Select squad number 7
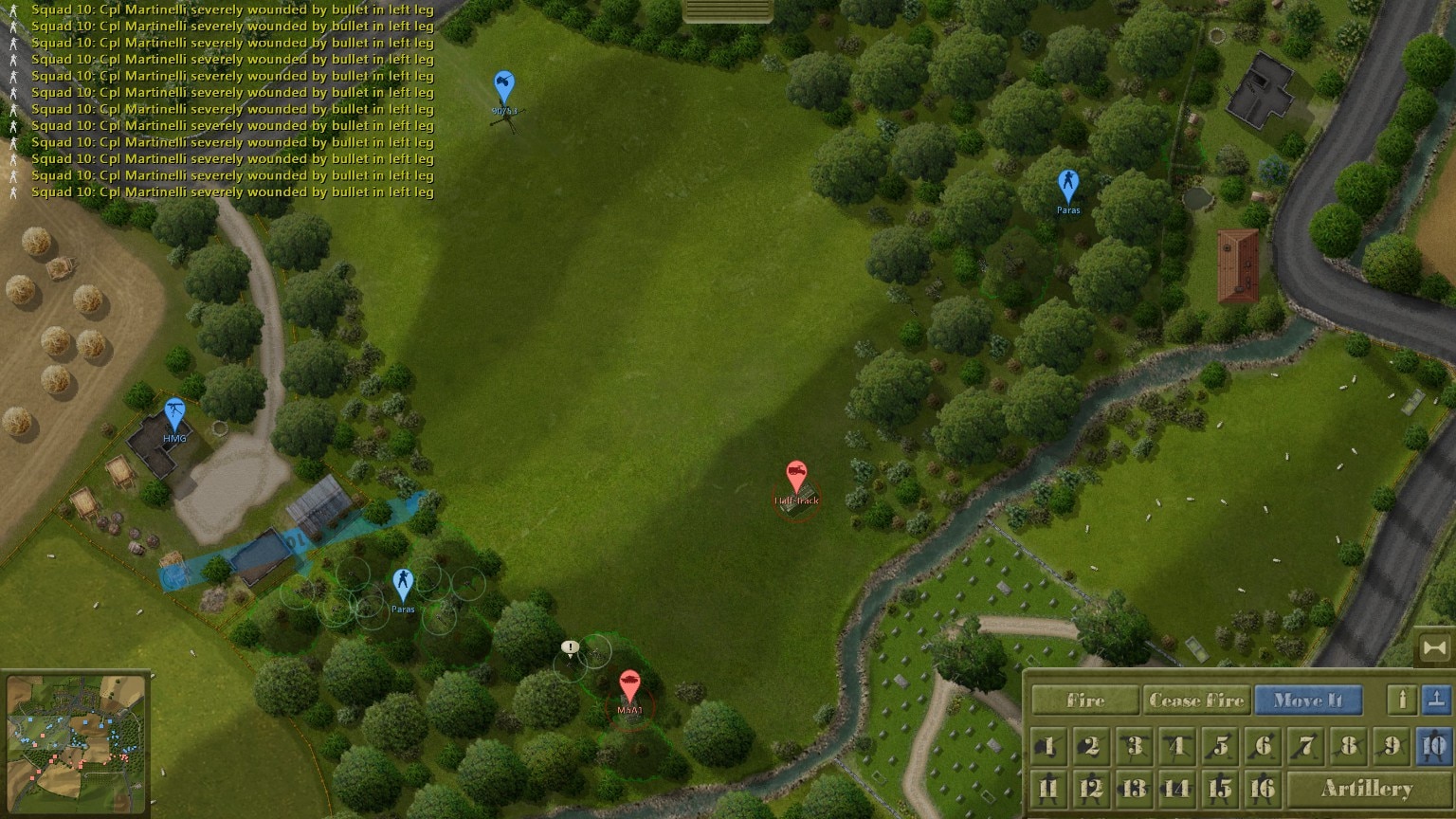 pyautogui.click(x=1306, y=746)
